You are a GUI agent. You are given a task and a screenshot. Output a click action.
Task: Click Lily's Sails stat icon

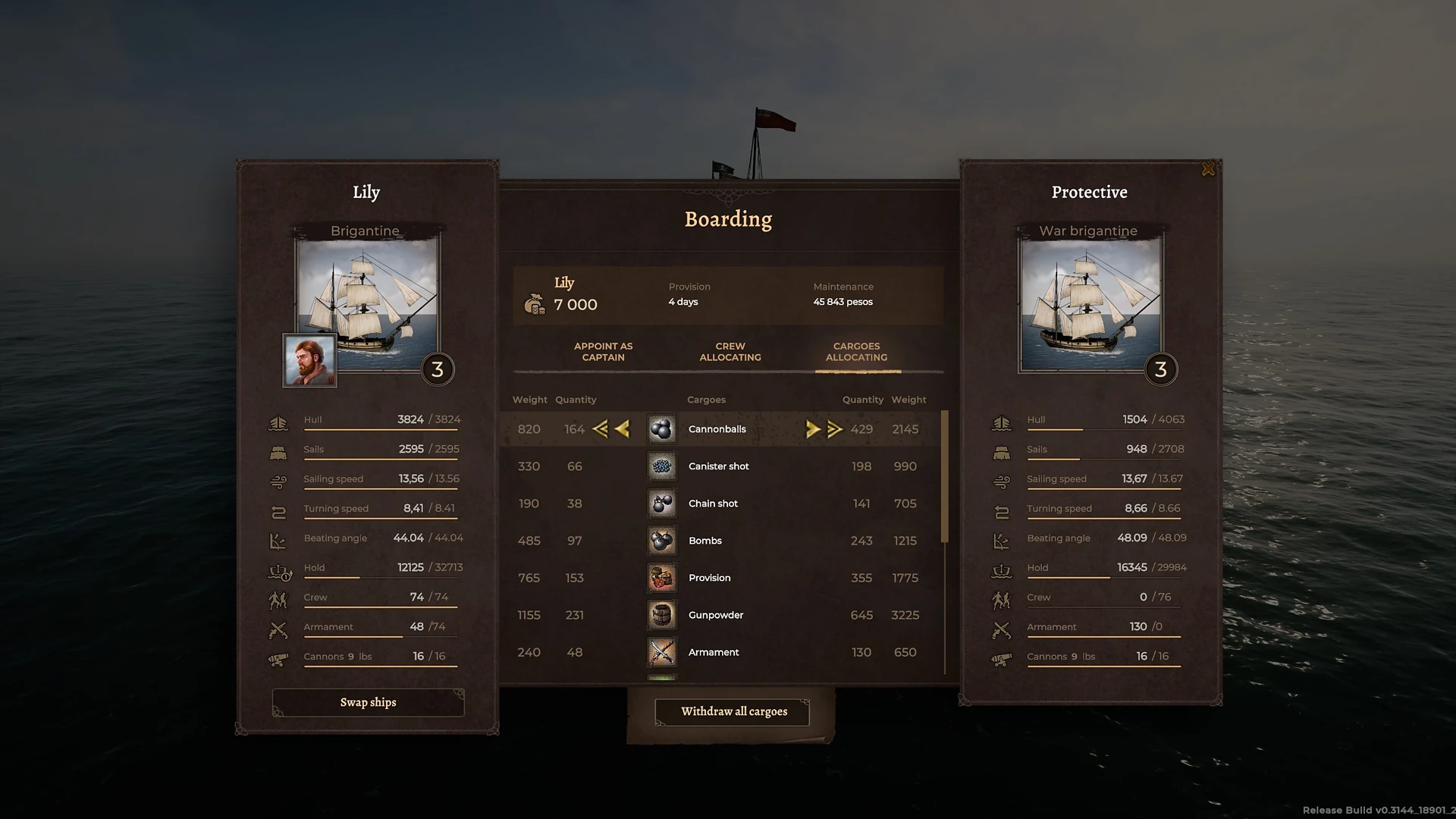pos(278,451)
